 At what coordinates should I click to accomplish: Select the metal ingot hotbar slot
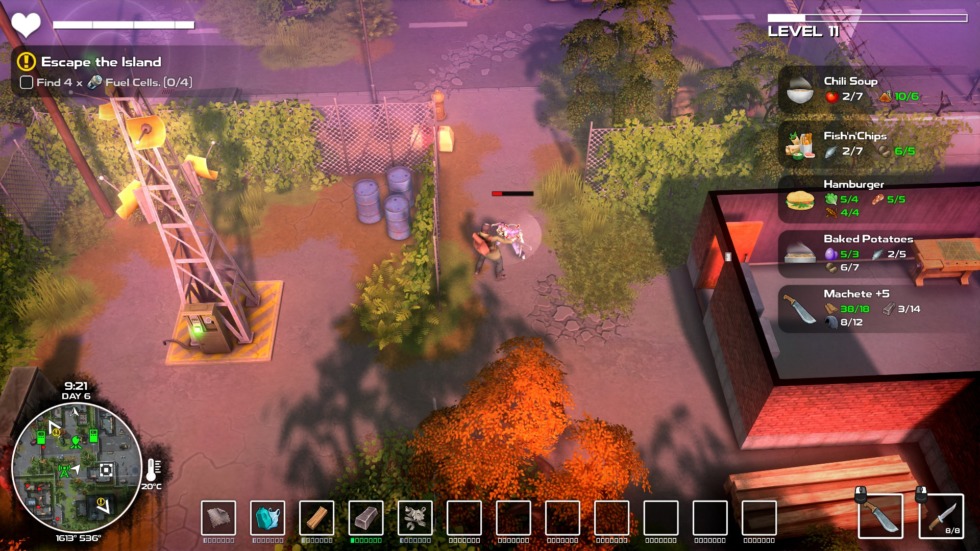tap(366, 518)
